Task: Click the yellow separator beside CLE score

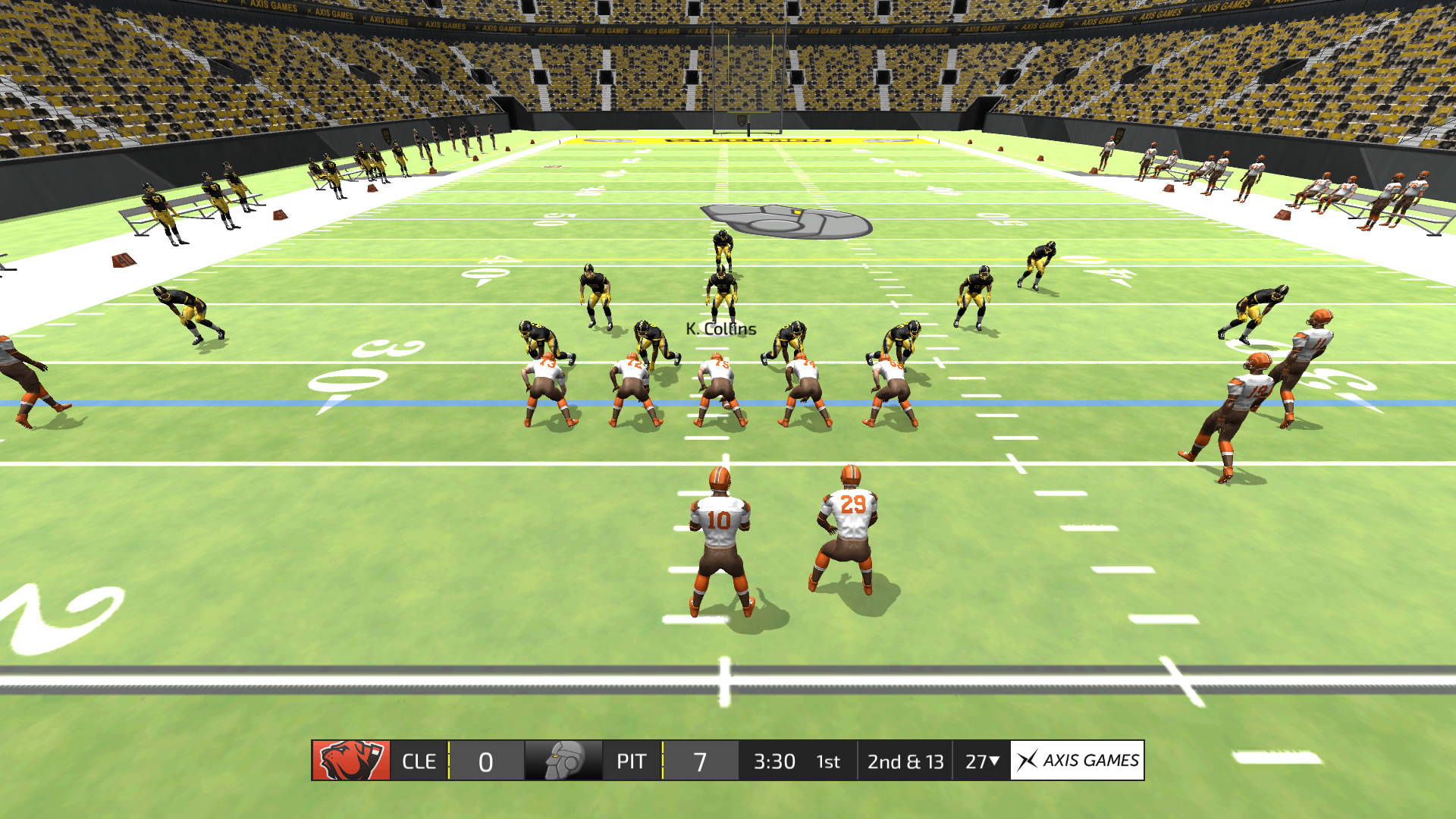Action: tap(448, 761)
